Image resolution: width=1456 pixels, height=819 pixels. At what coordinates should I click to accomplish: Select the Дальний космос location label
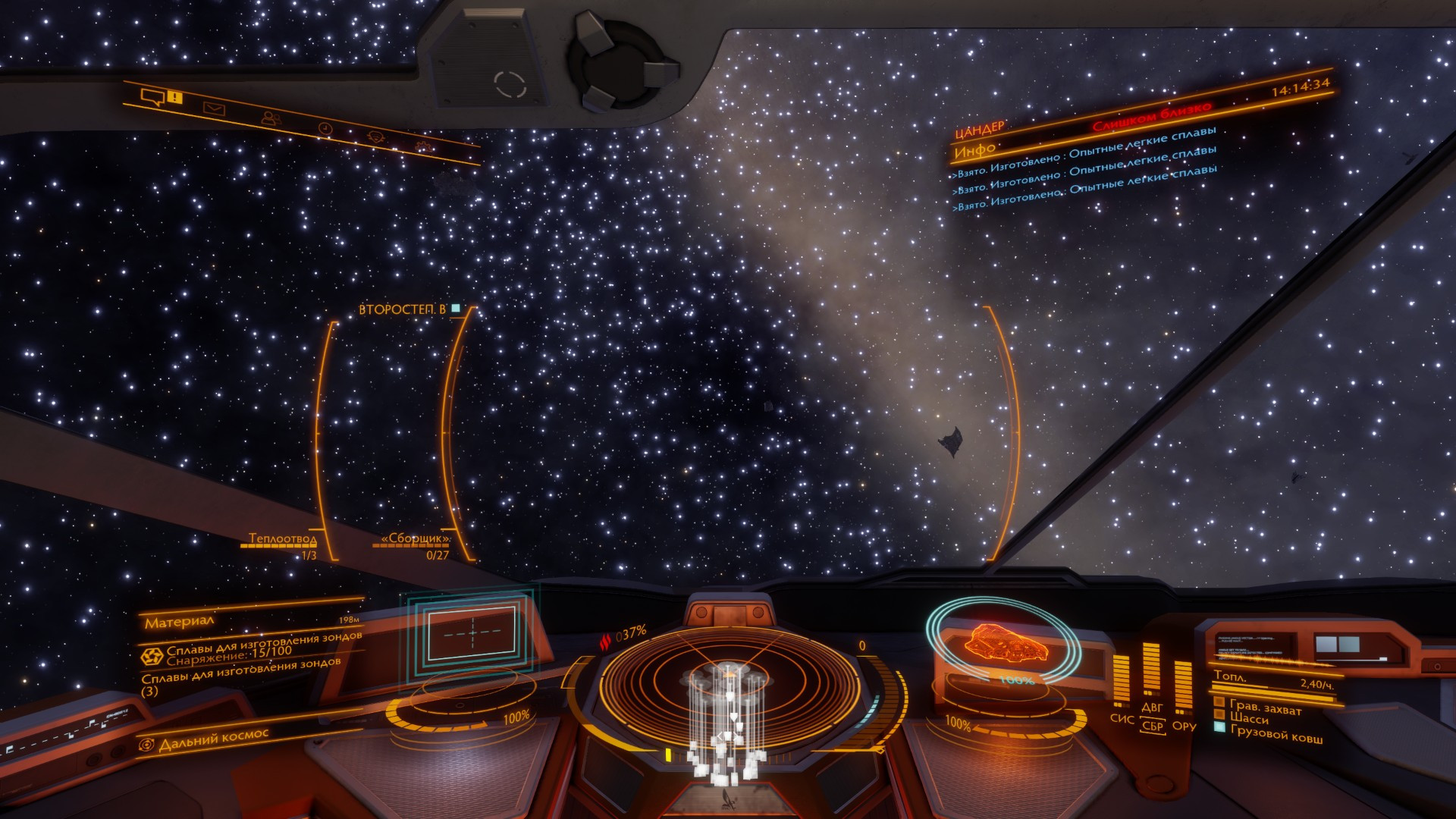click(x=213, y=738)
